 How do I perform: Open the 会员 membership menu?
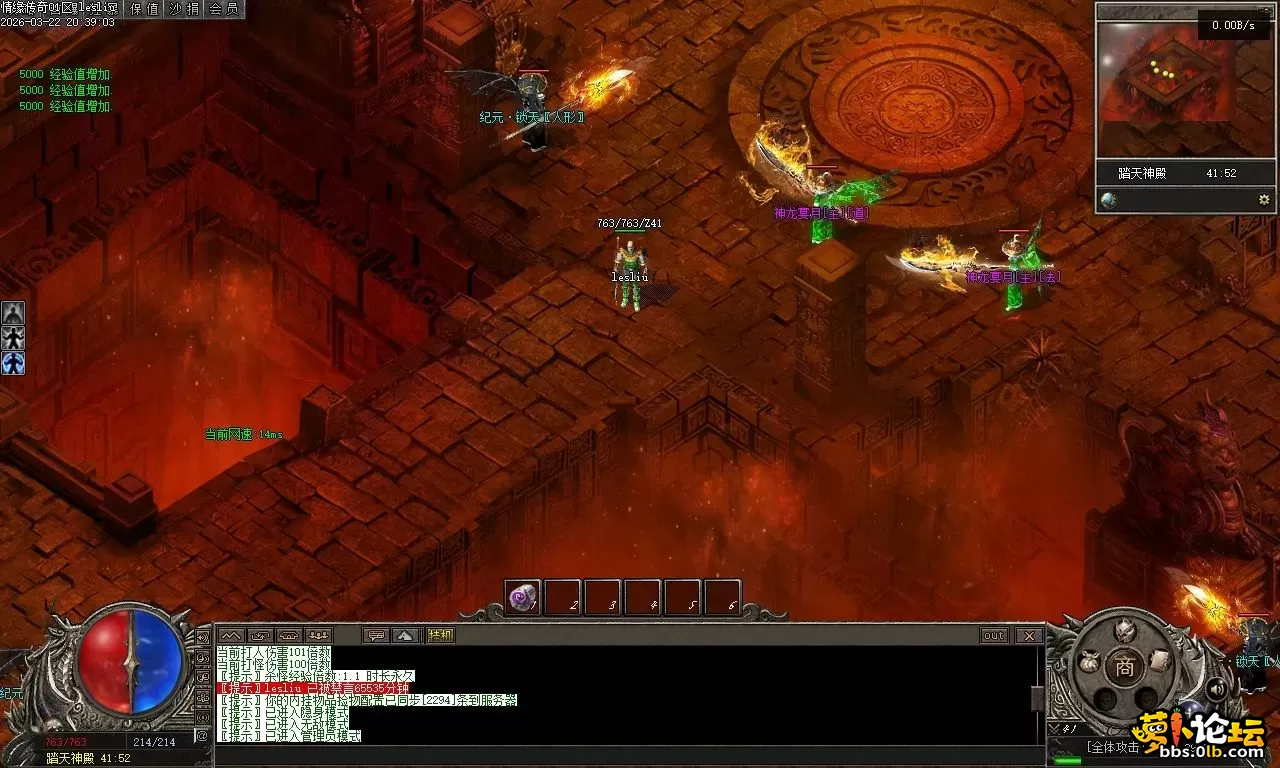[x=223, y=9]
